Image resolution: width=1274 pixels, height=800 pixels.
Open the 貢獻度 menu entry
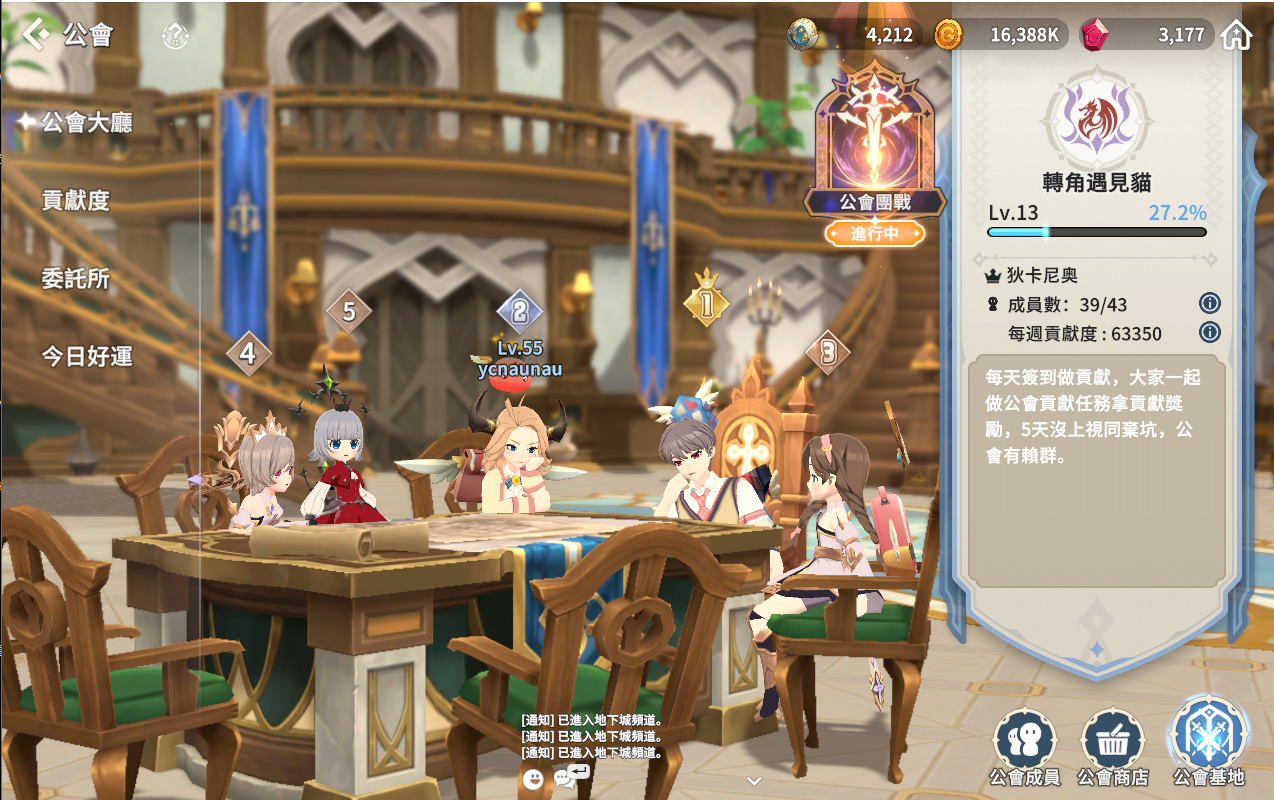75,200
